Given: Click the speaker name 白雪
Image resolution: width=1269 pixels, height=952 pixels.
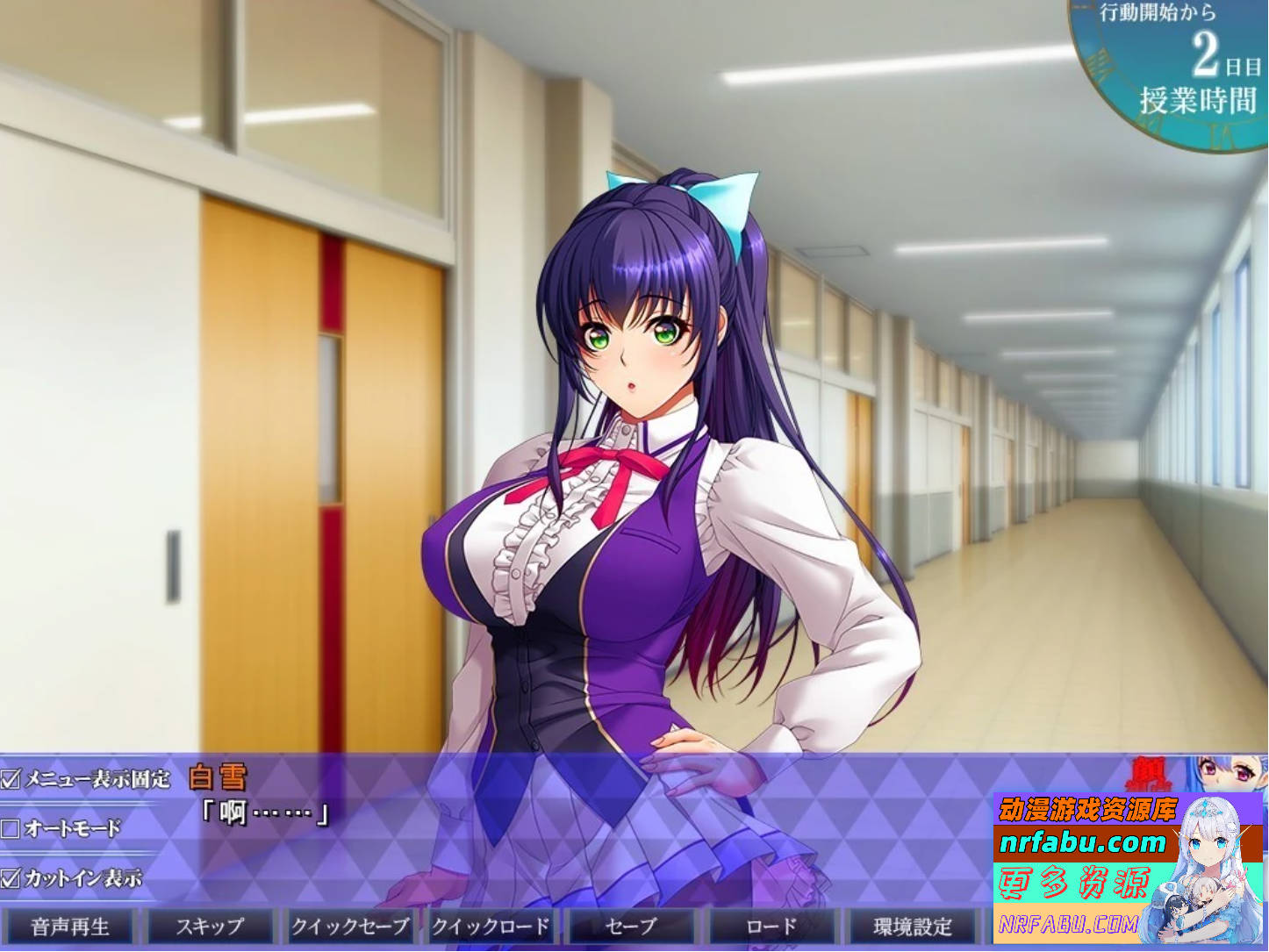Looking at the screenshot, I should 218,776.
